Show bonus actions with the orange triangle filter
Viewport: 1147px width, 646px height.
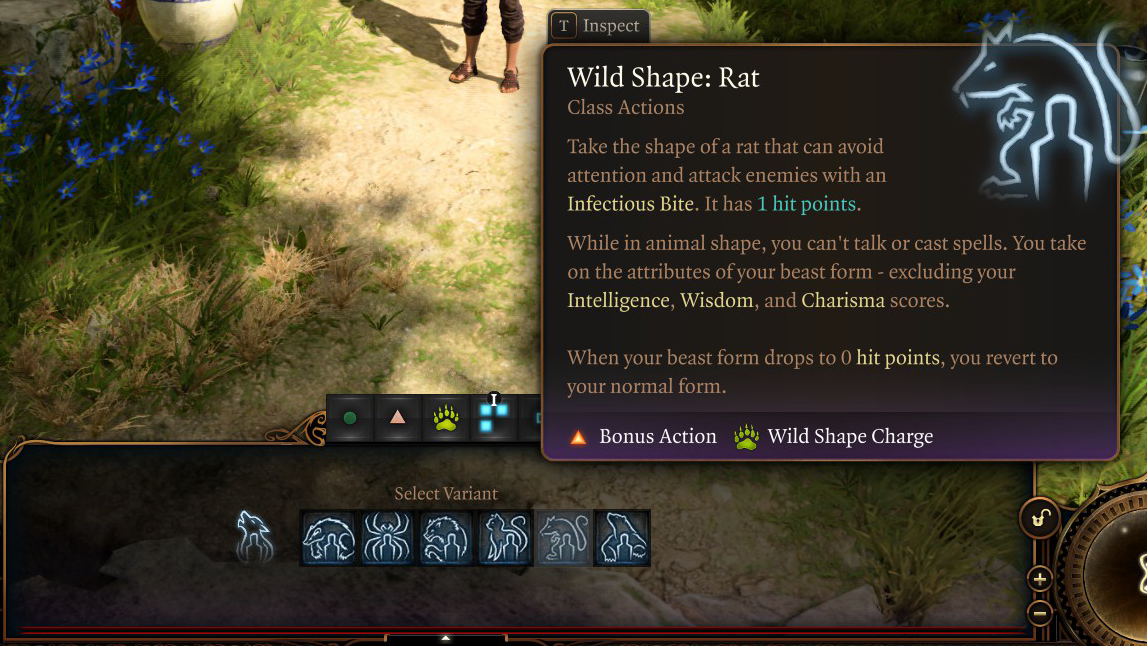pyautogui.click(x=397, y=418)
